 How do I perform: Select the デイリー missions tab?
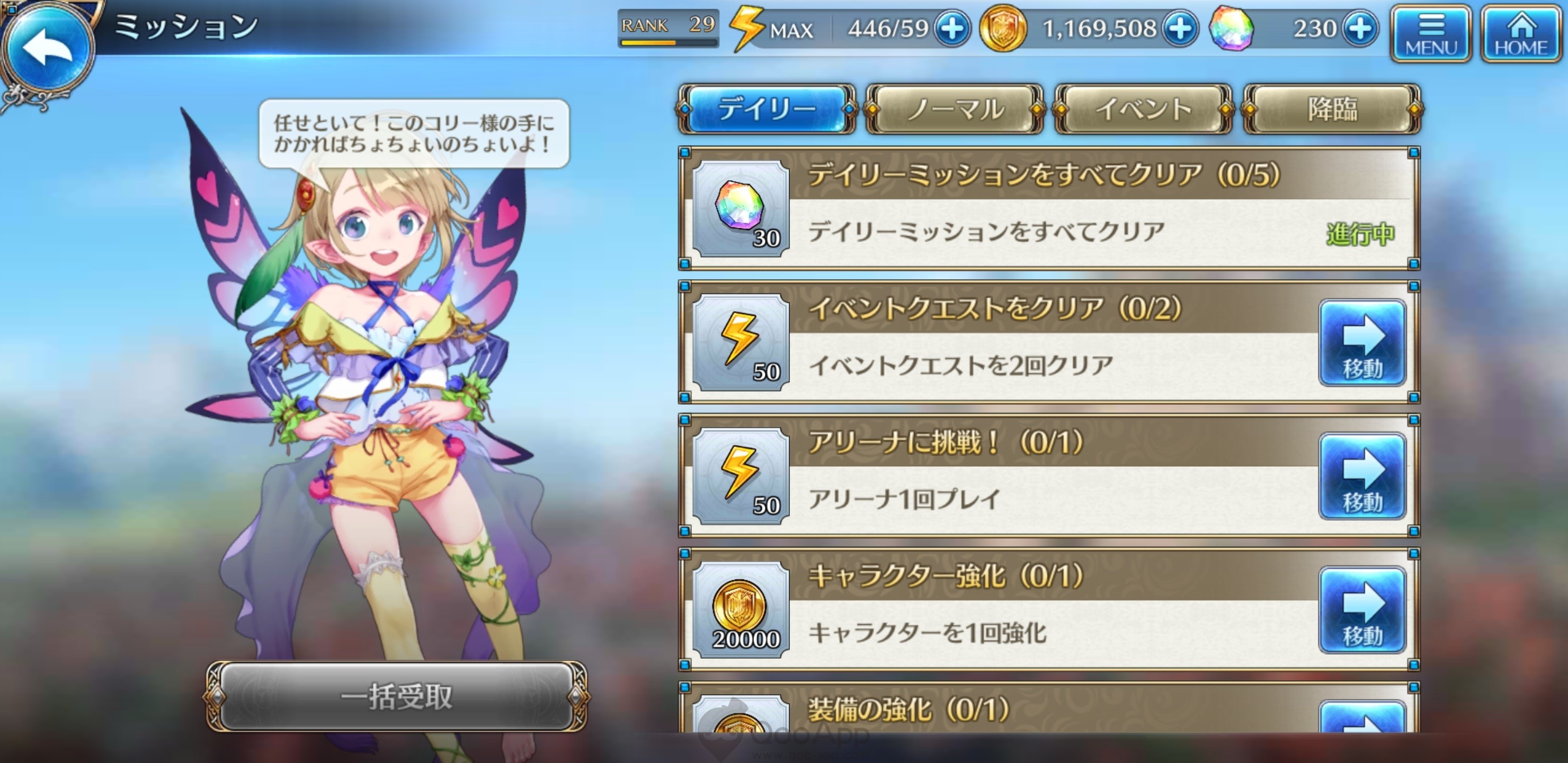point(767,111)
